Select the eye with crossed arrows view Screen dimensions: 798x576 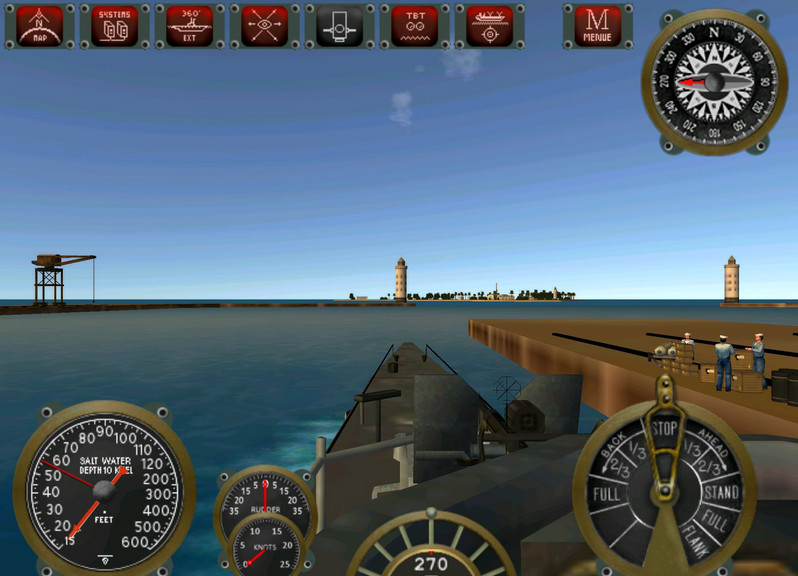click(264, 26)
